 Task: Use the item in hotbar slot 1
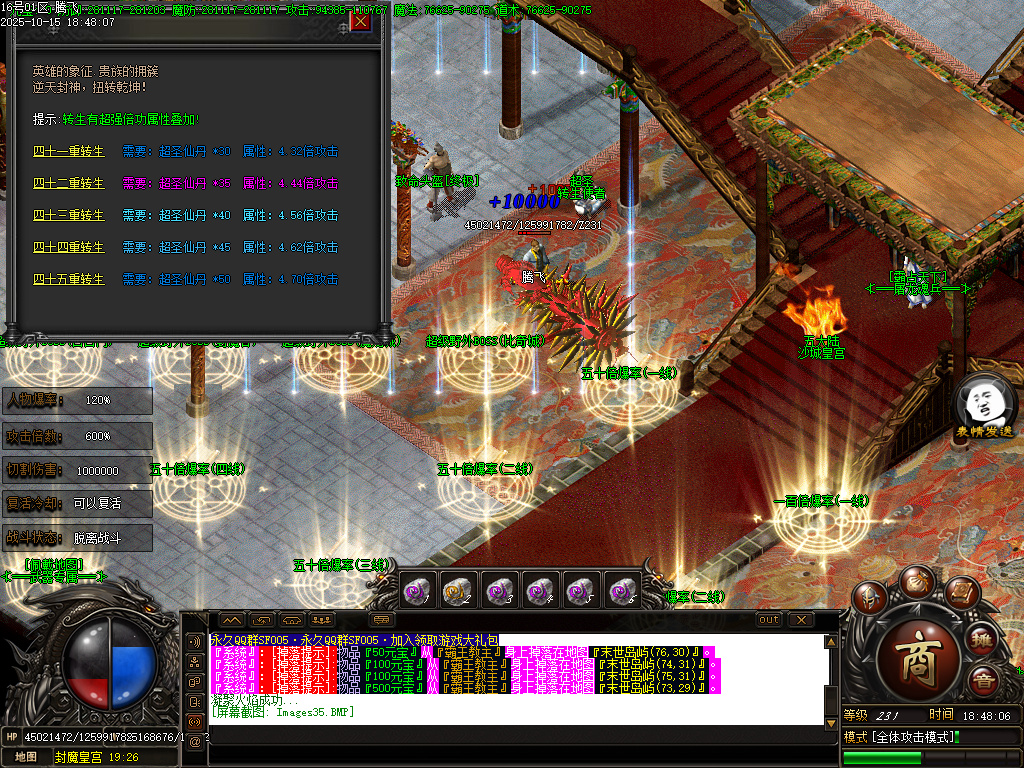point(415,591)
